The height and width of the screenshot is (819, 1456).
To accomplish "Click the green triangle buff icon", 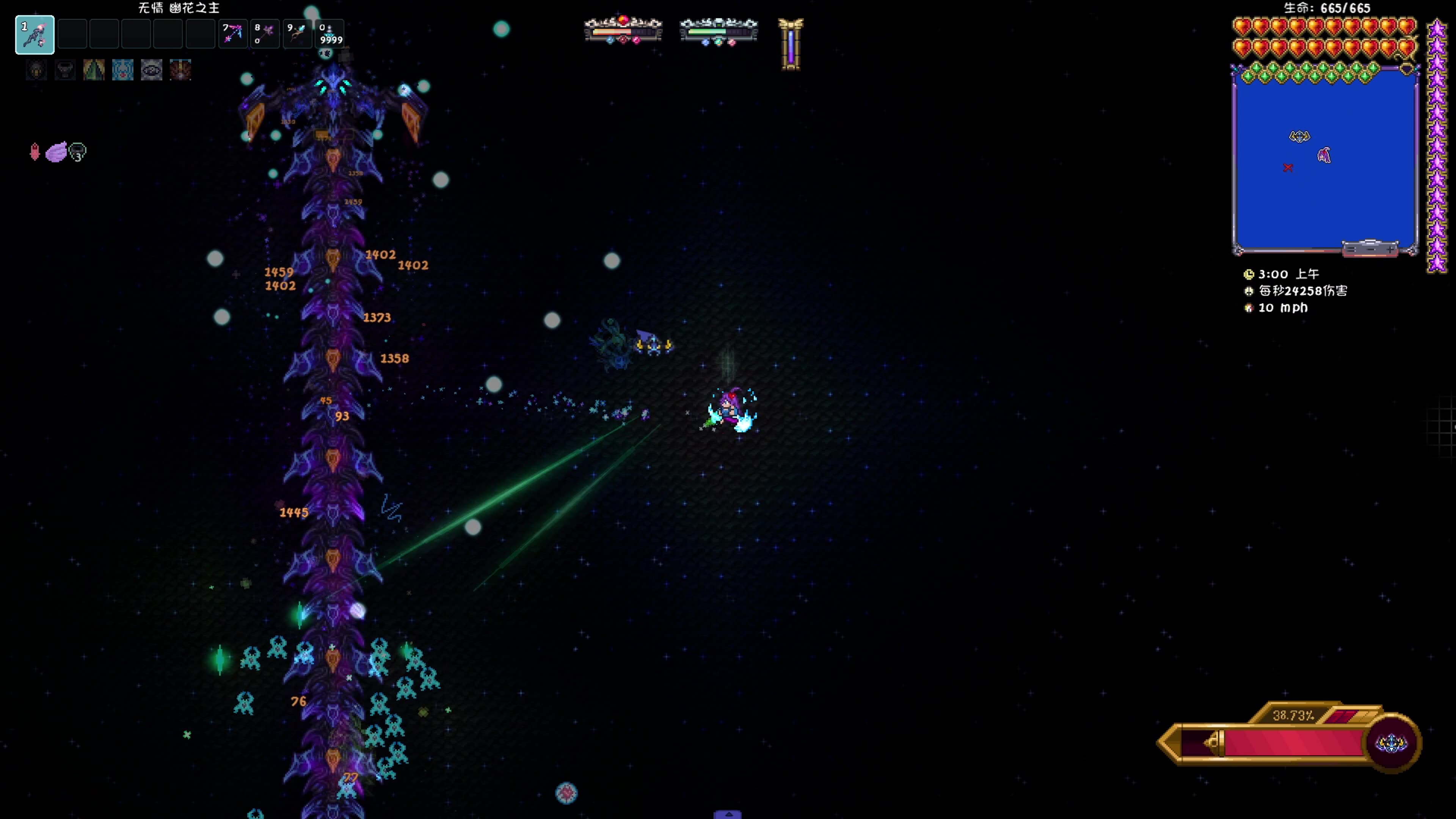I will tap(94, 70).
